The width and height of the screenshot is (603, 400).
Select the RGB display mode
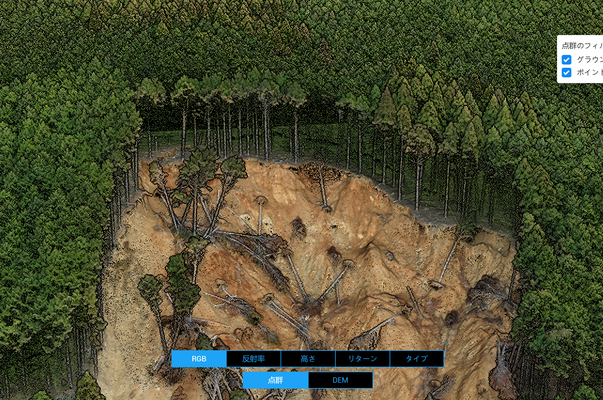[198, 358]
